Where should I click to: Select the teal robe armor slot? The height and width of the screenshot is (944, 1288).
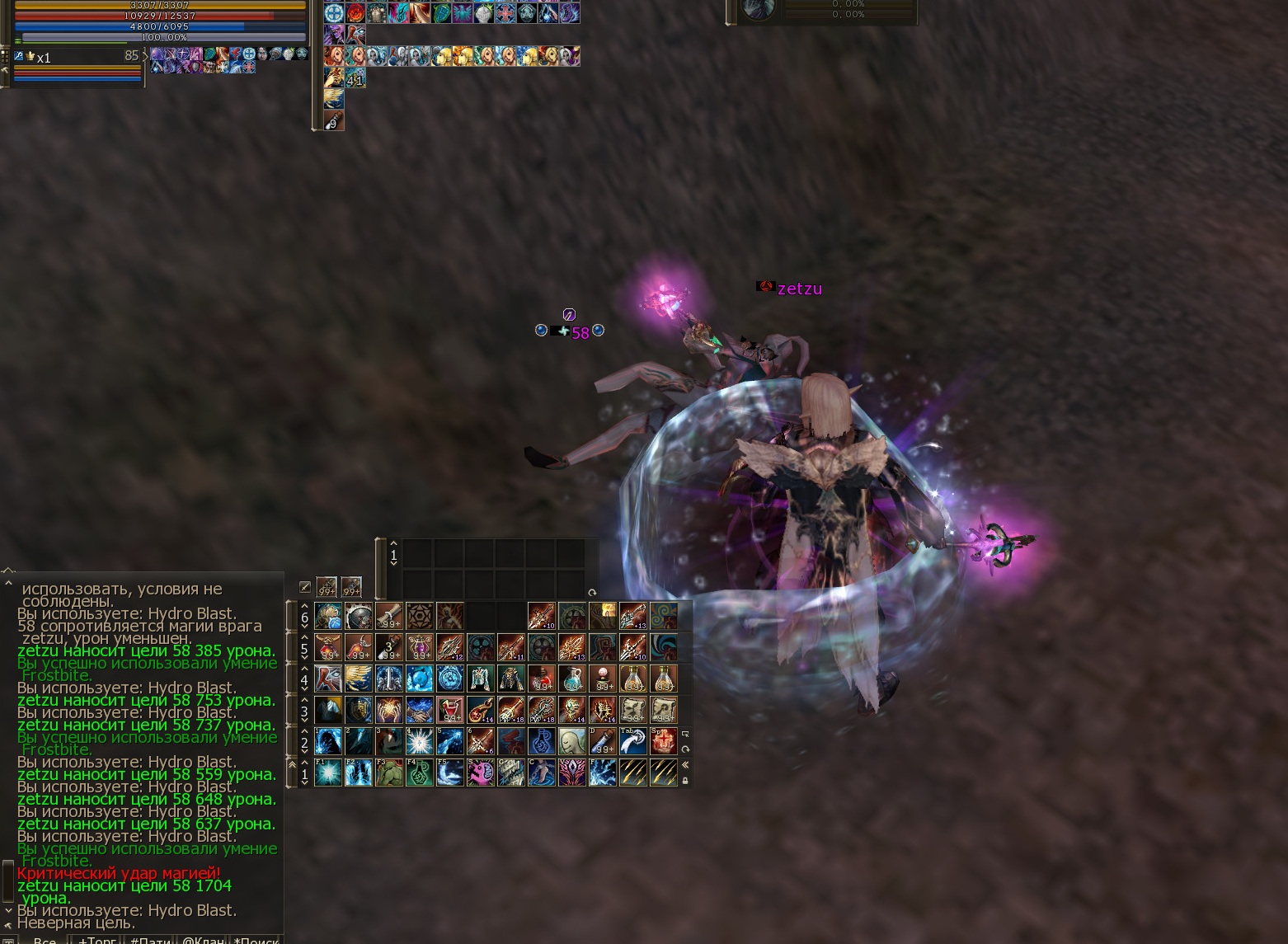(x=481, y=679)
